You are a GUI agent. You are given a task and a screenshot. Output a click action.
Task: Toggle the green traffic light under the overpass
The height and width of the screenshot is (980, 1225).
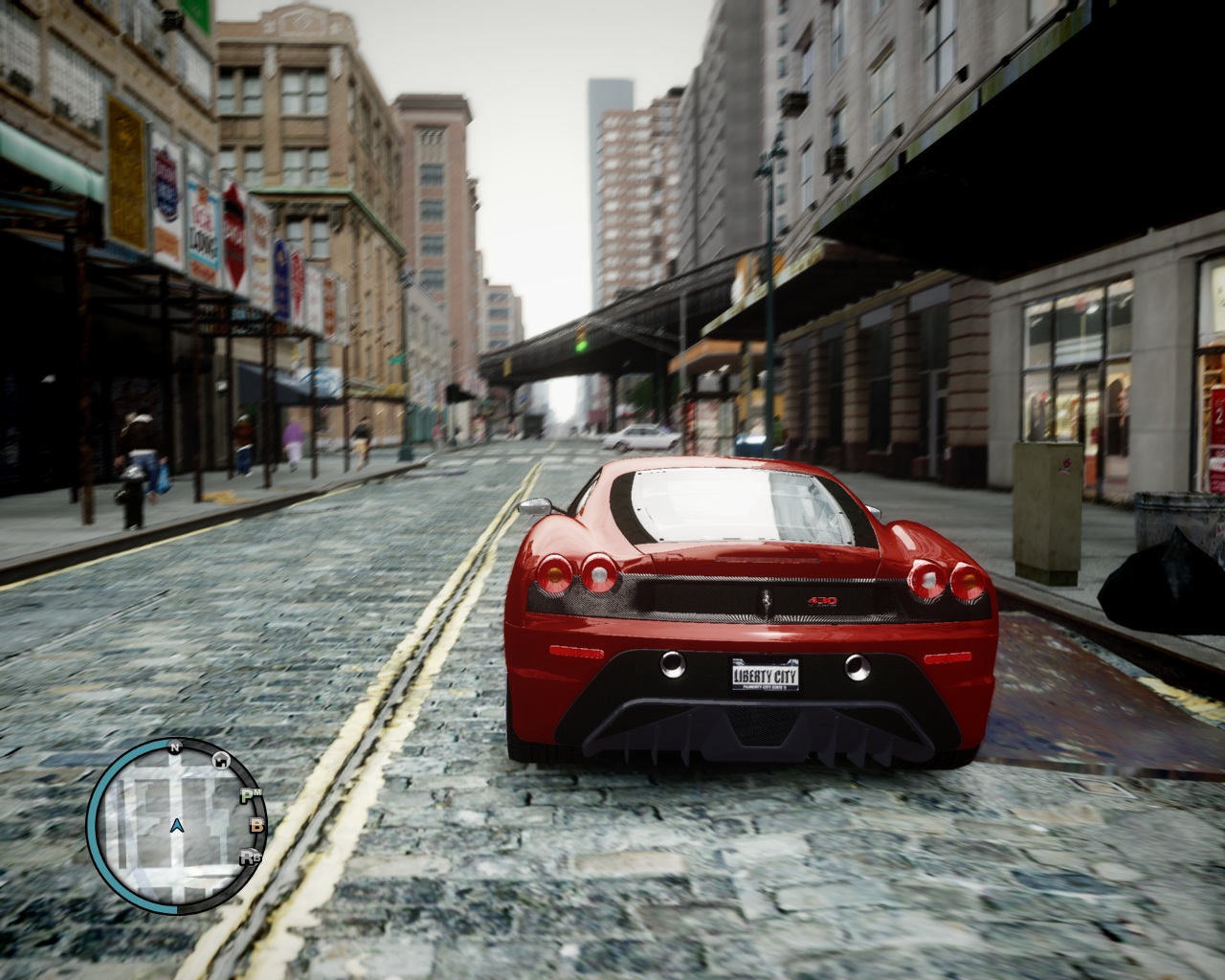click(581, 346)
